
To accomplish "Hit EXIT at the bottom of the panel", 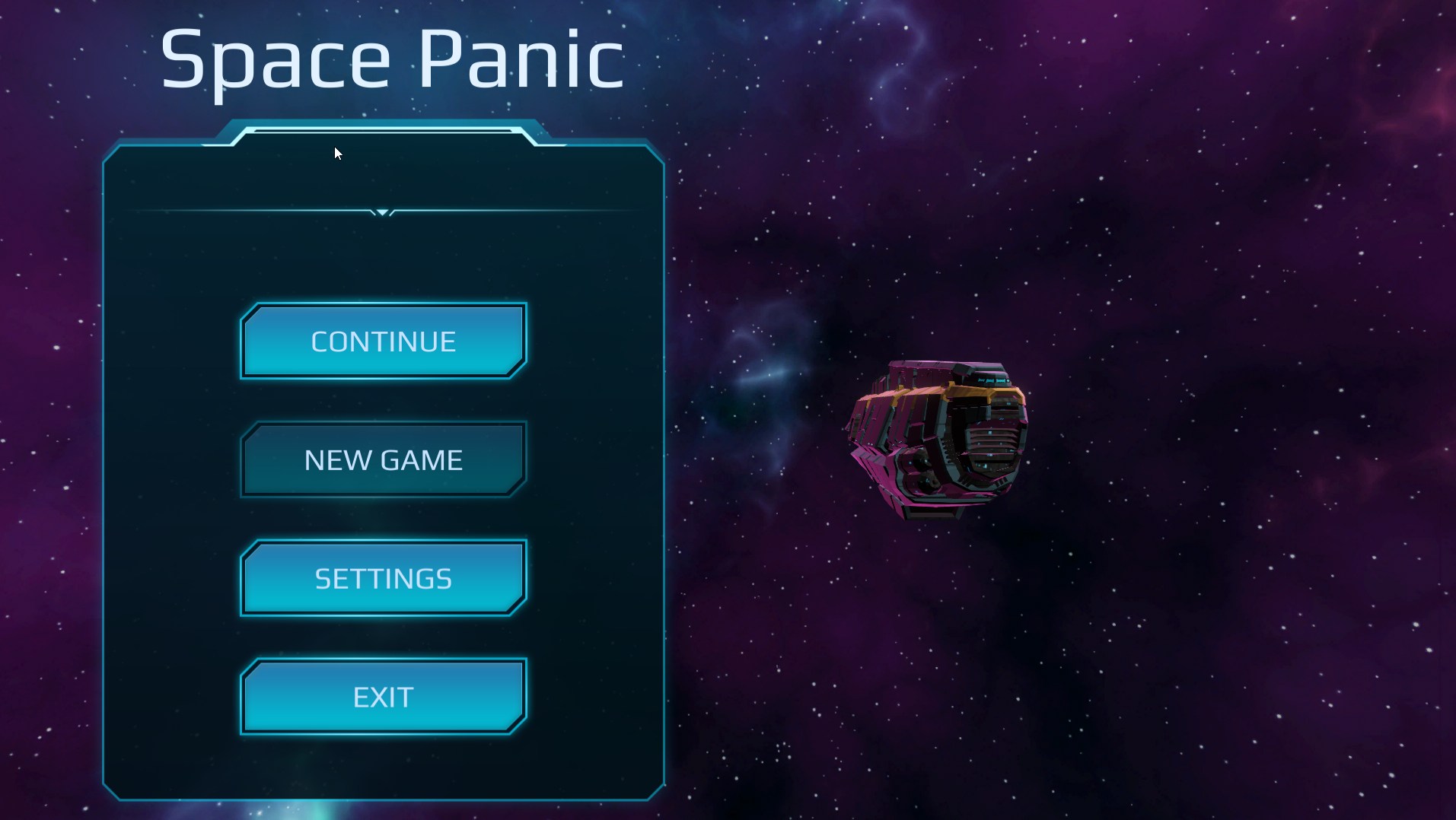I will pos(383,696).
